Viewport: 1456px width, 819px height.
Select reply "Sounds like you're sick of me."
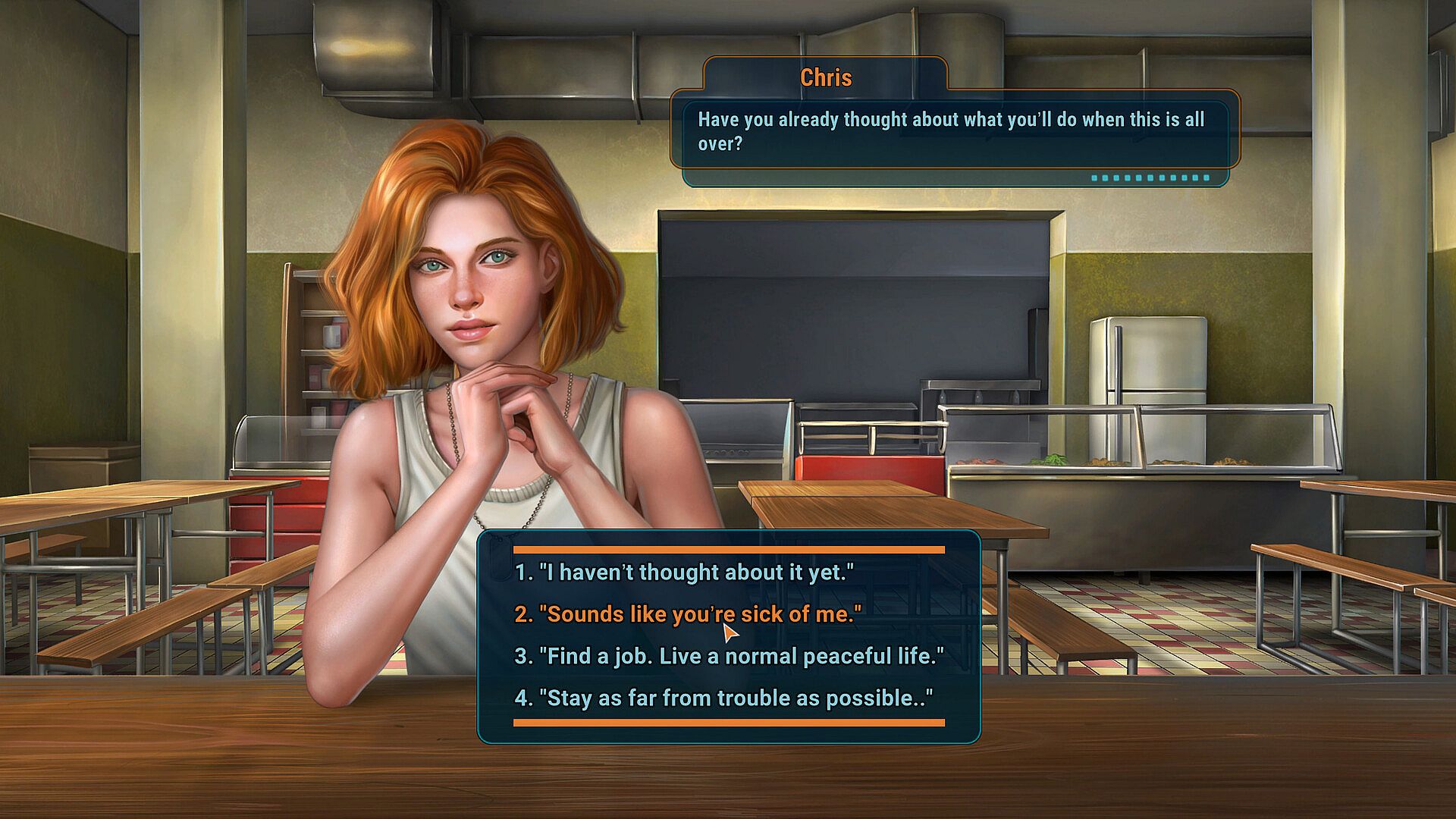[x=688, y=614]
